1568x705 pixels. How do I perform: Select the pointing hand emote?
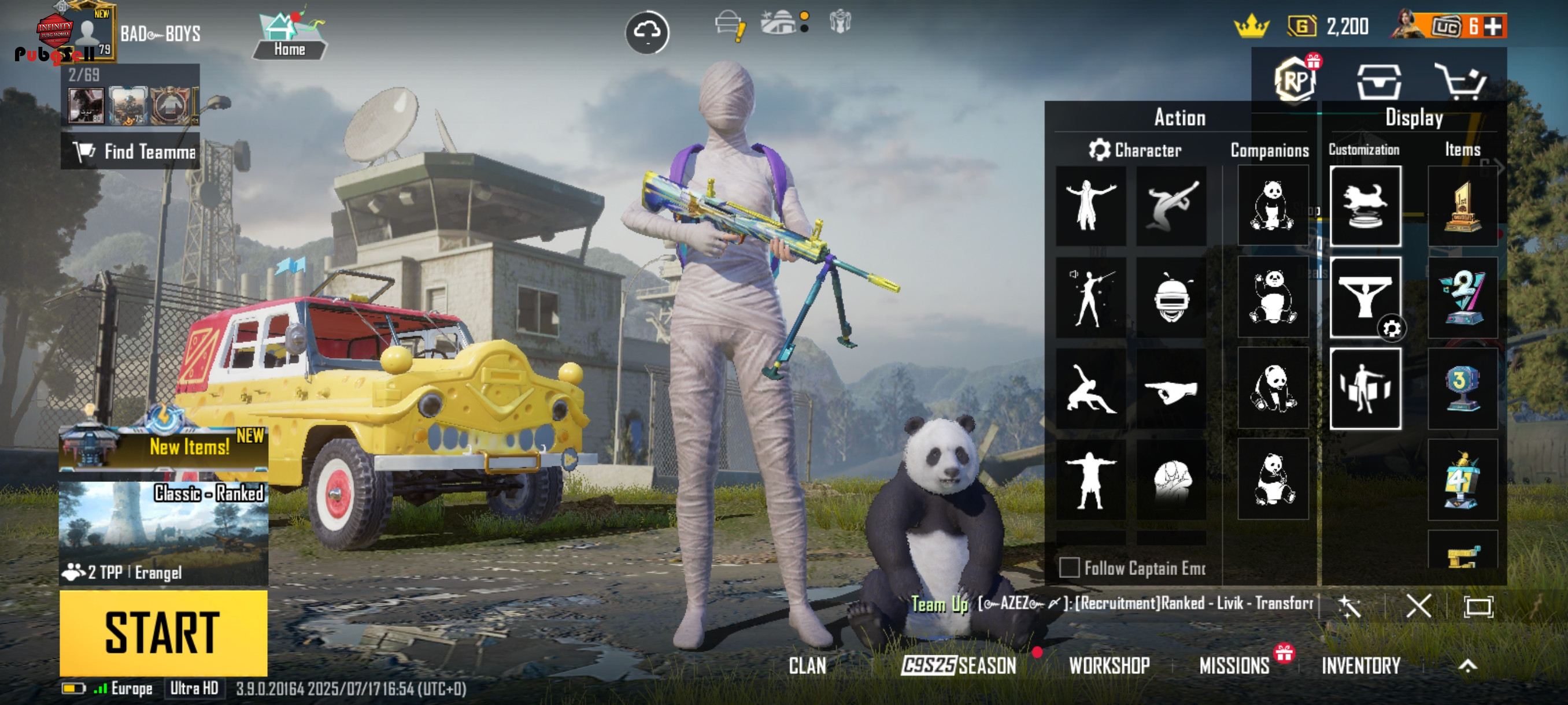(x=1171, y=389)
